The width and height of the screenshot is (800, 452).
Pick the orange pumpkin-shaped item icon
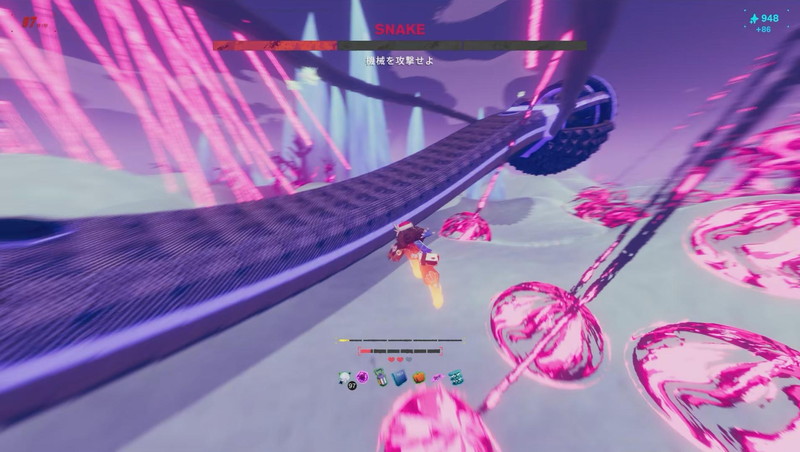(x=419, y=377)
